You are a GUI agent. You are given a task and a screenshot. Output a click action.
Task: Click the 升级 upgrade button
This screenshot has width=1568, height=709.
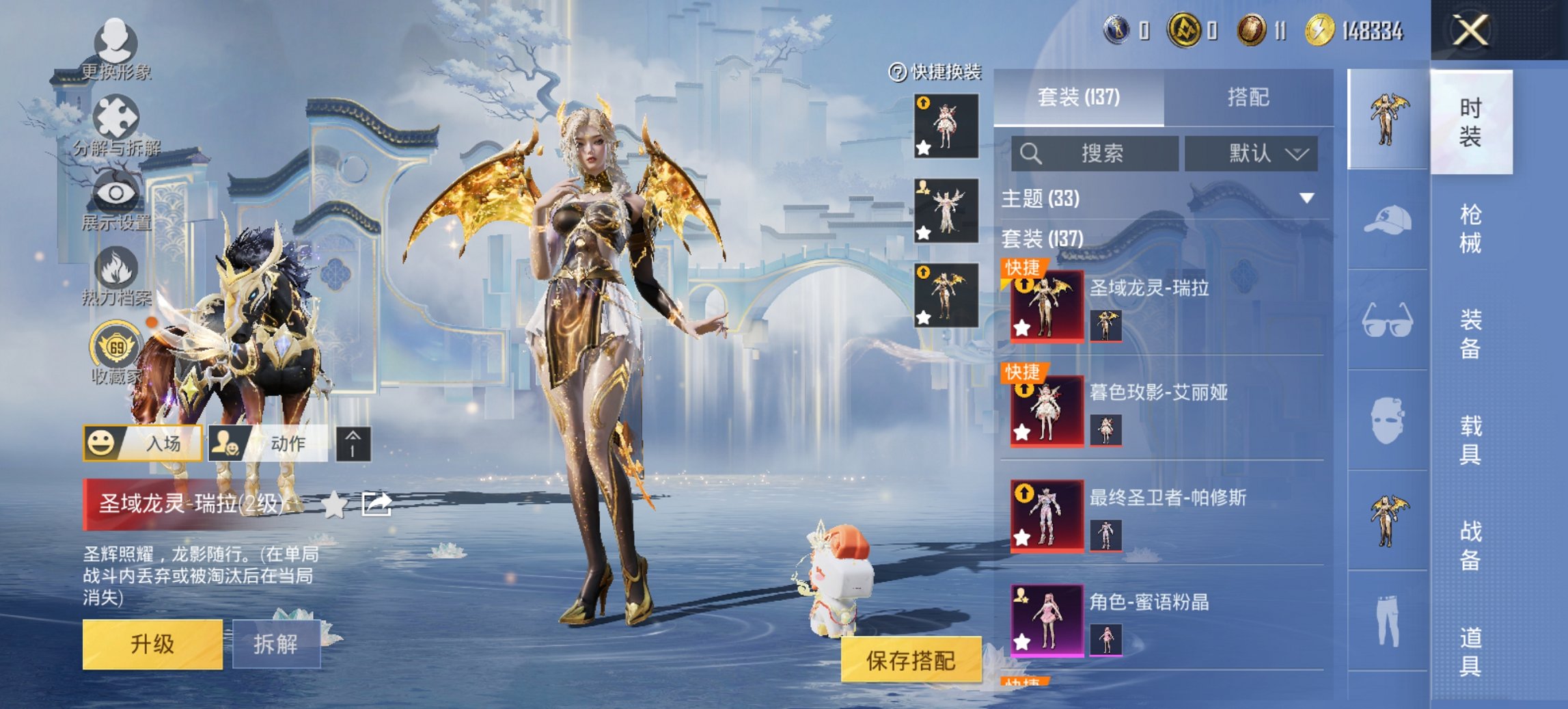(152, 644)
